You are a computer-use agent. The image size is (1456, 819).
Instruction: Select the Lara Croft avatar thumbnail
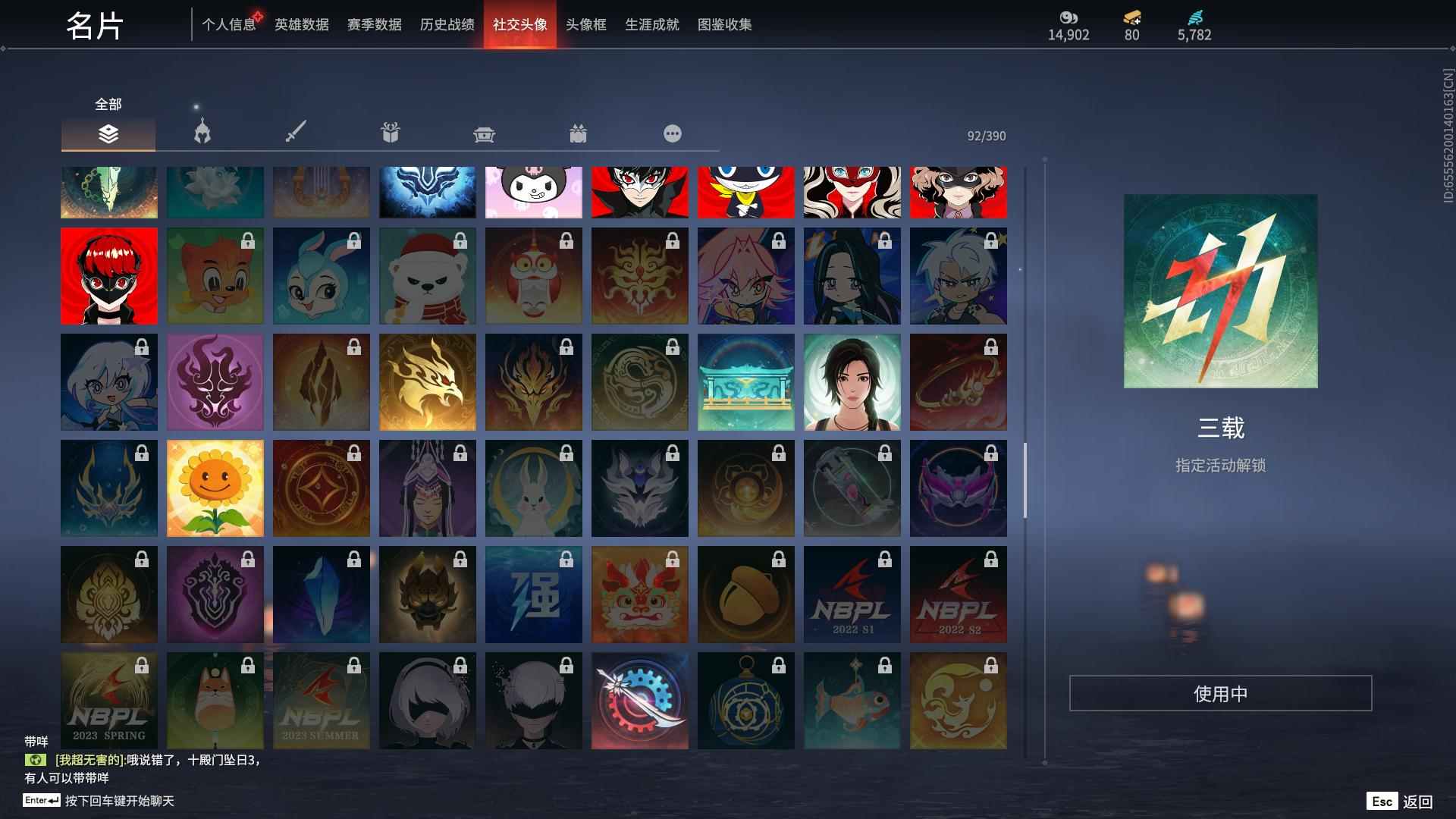click(852, 382)
